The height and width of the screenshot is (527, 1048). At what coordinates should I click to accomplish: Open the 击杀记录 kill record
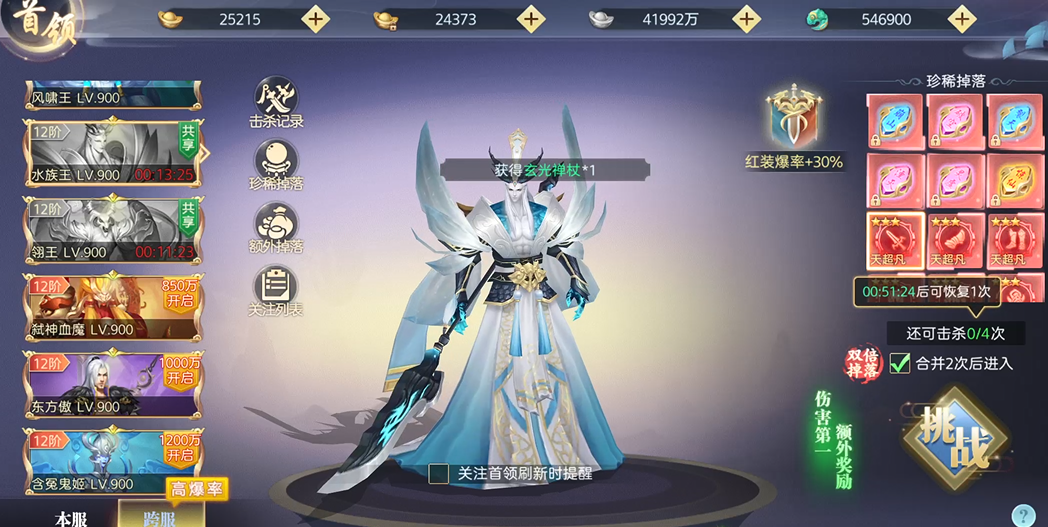pos(276,103)
